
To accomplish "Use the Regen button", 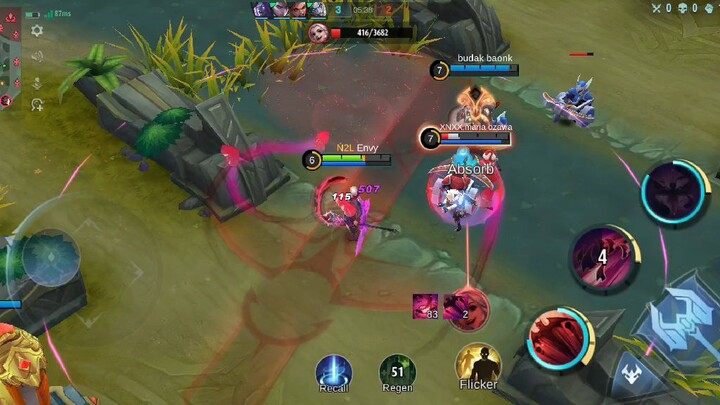I will (x=397, y=371).
